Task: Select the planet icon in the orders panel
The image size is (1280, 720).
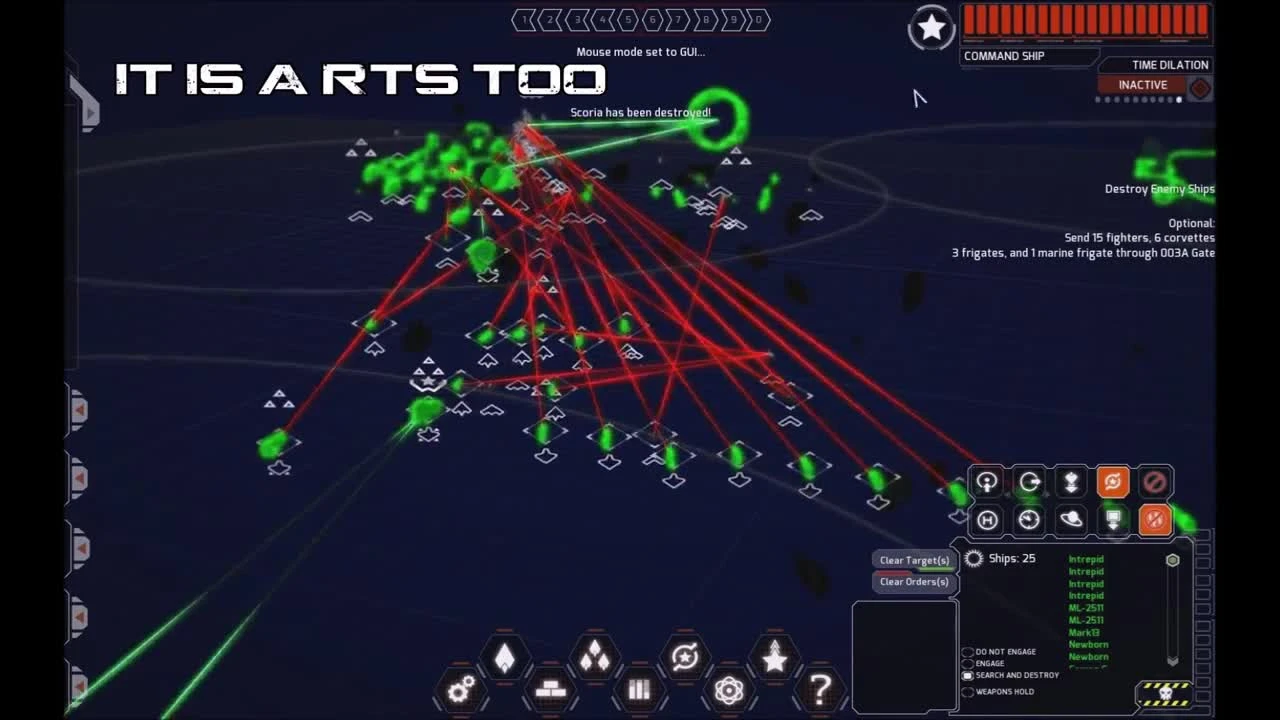Action: pos(1071,519)
